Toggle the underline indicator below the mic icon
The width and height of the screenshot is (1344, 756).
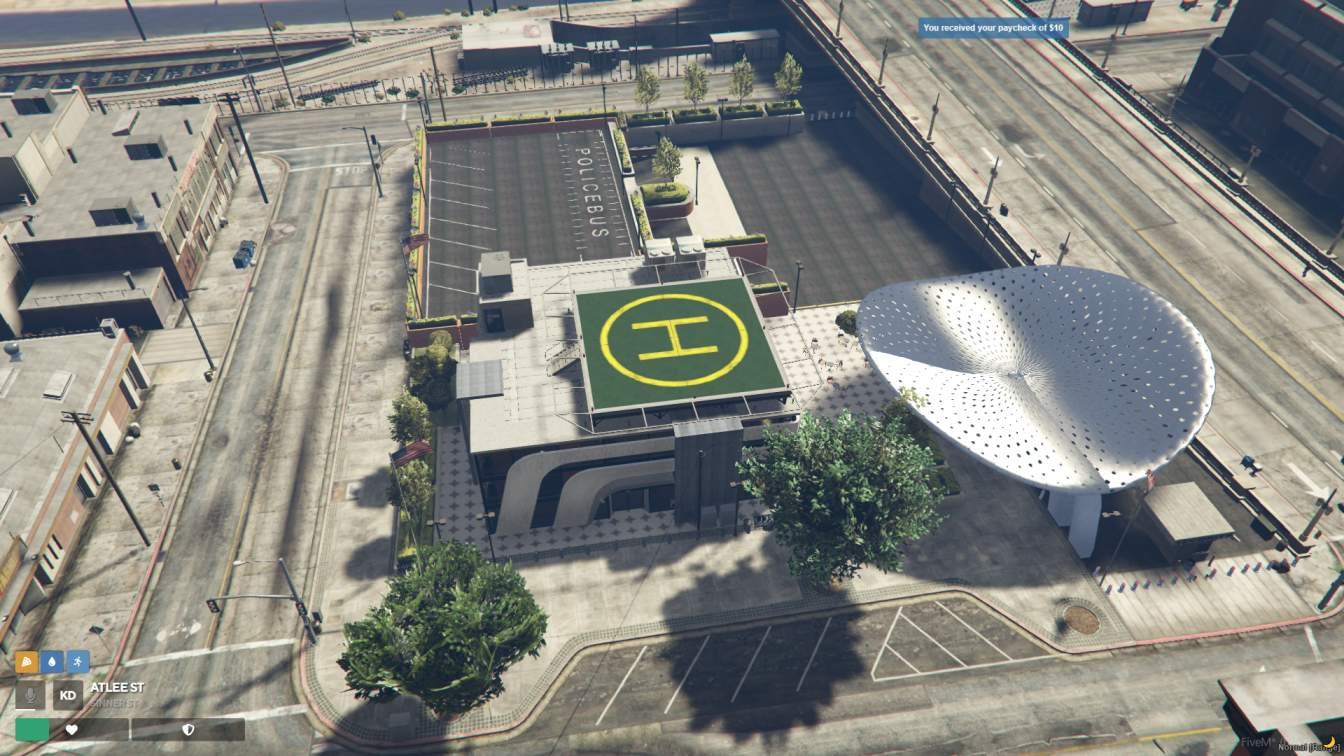[x=25, y=711]
